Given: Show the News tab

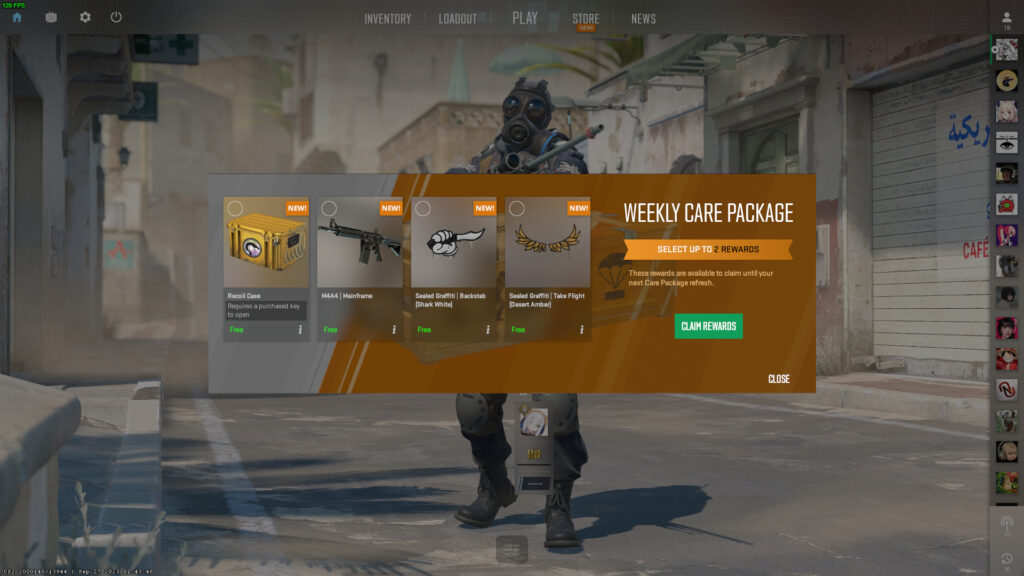Looking at the screenshot, I should click(x=643, y=19).
